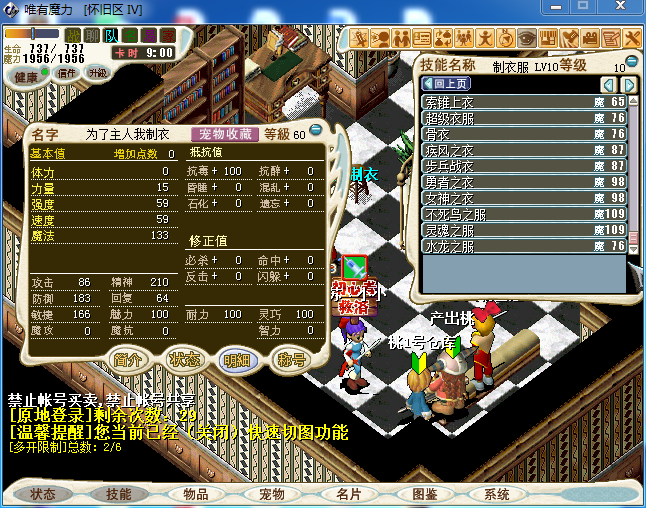Open the 宠物 pet menu
The height and width of the screenshot is (508, 646).
[x=272, y=494]
